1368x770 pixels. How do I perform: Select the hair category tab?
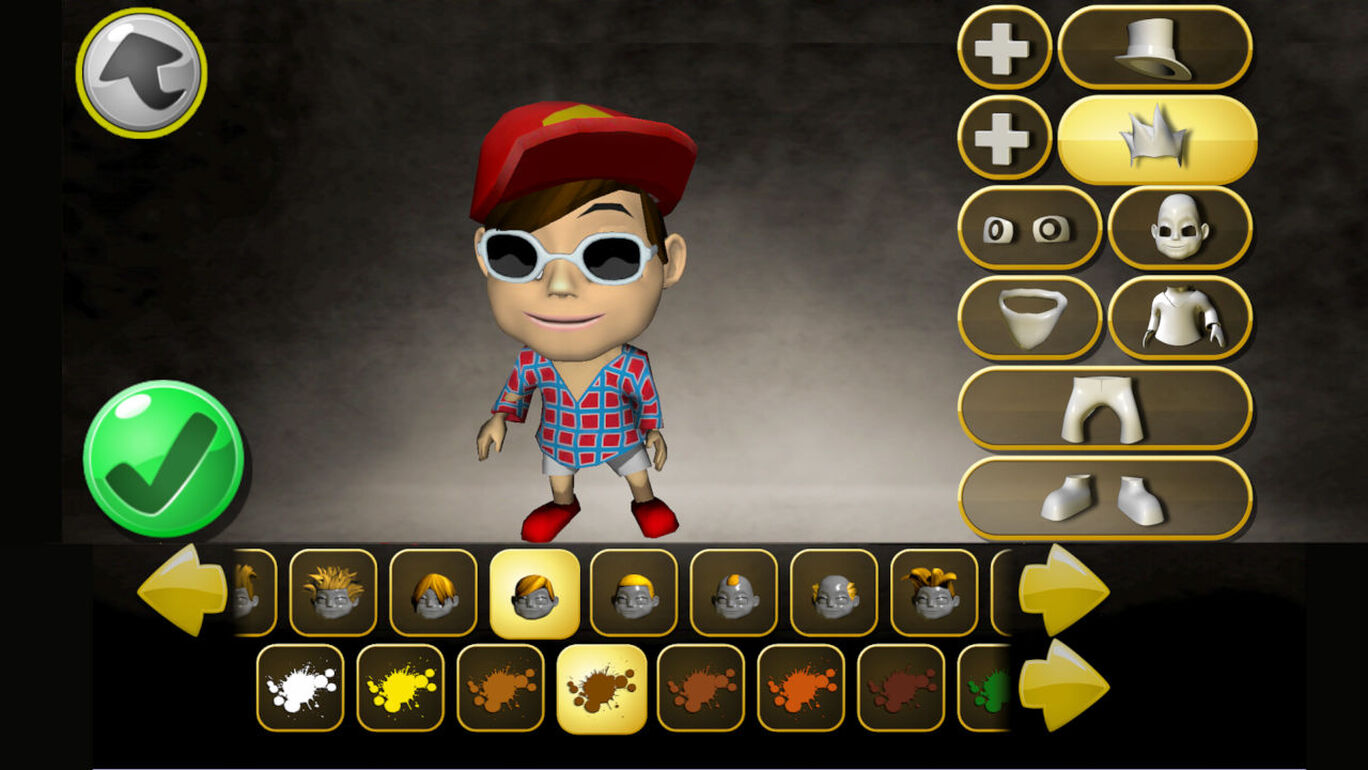[1157, 139]
